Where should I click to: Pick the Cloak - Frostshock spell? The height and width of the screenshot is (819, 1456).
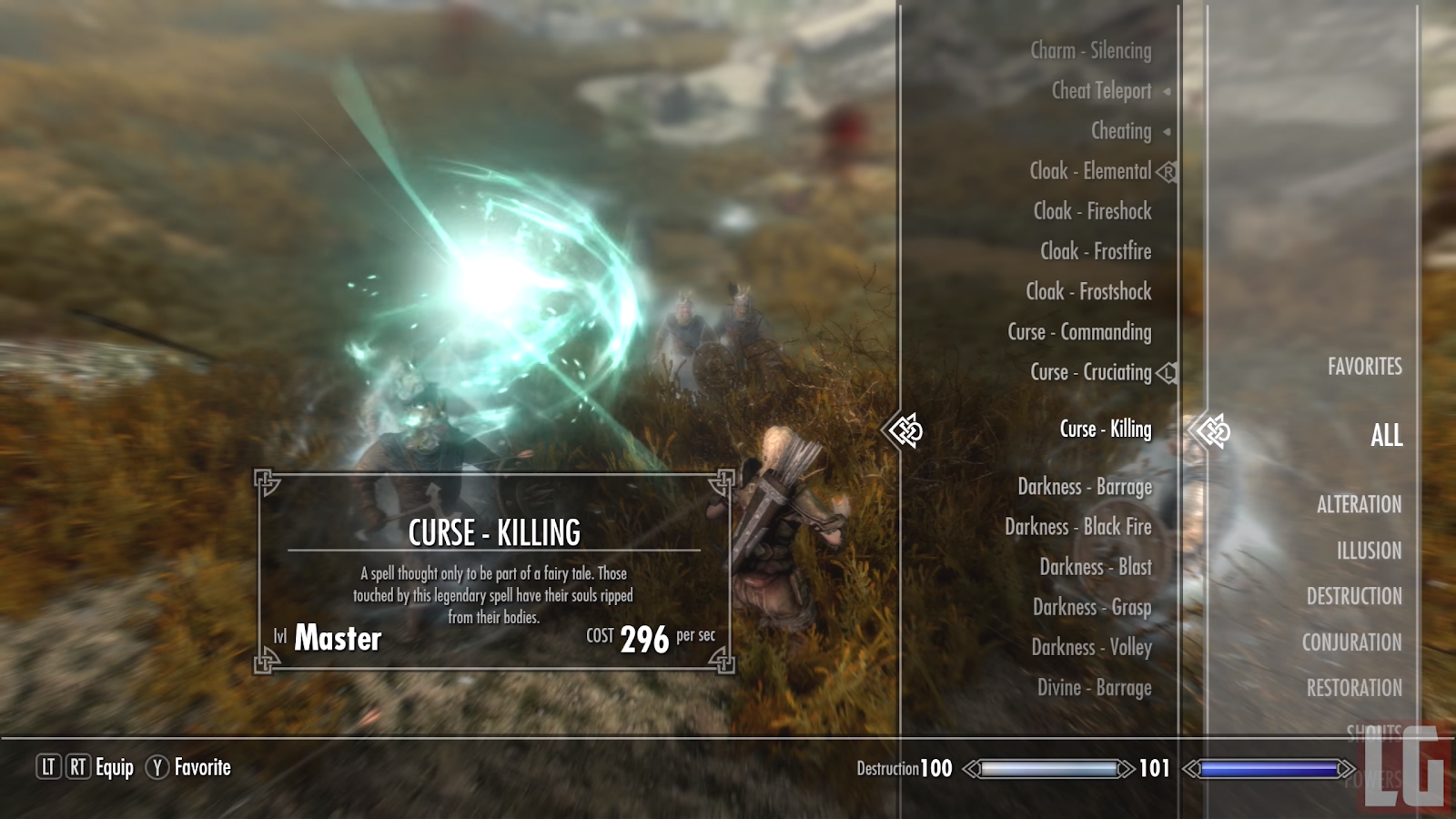pos(1088,291)
